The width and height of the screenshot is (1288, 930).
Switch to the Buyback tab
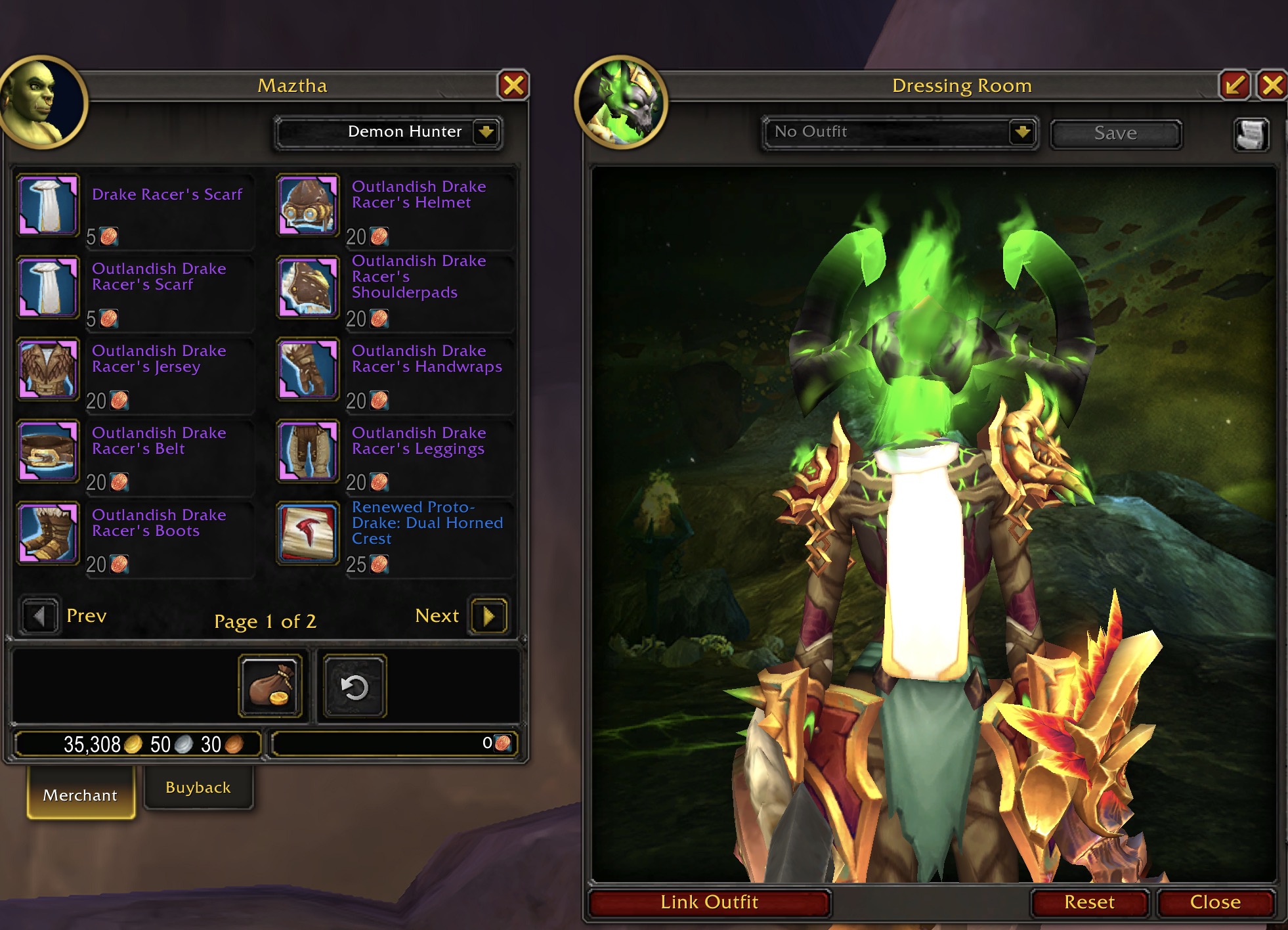pos(198,787)
